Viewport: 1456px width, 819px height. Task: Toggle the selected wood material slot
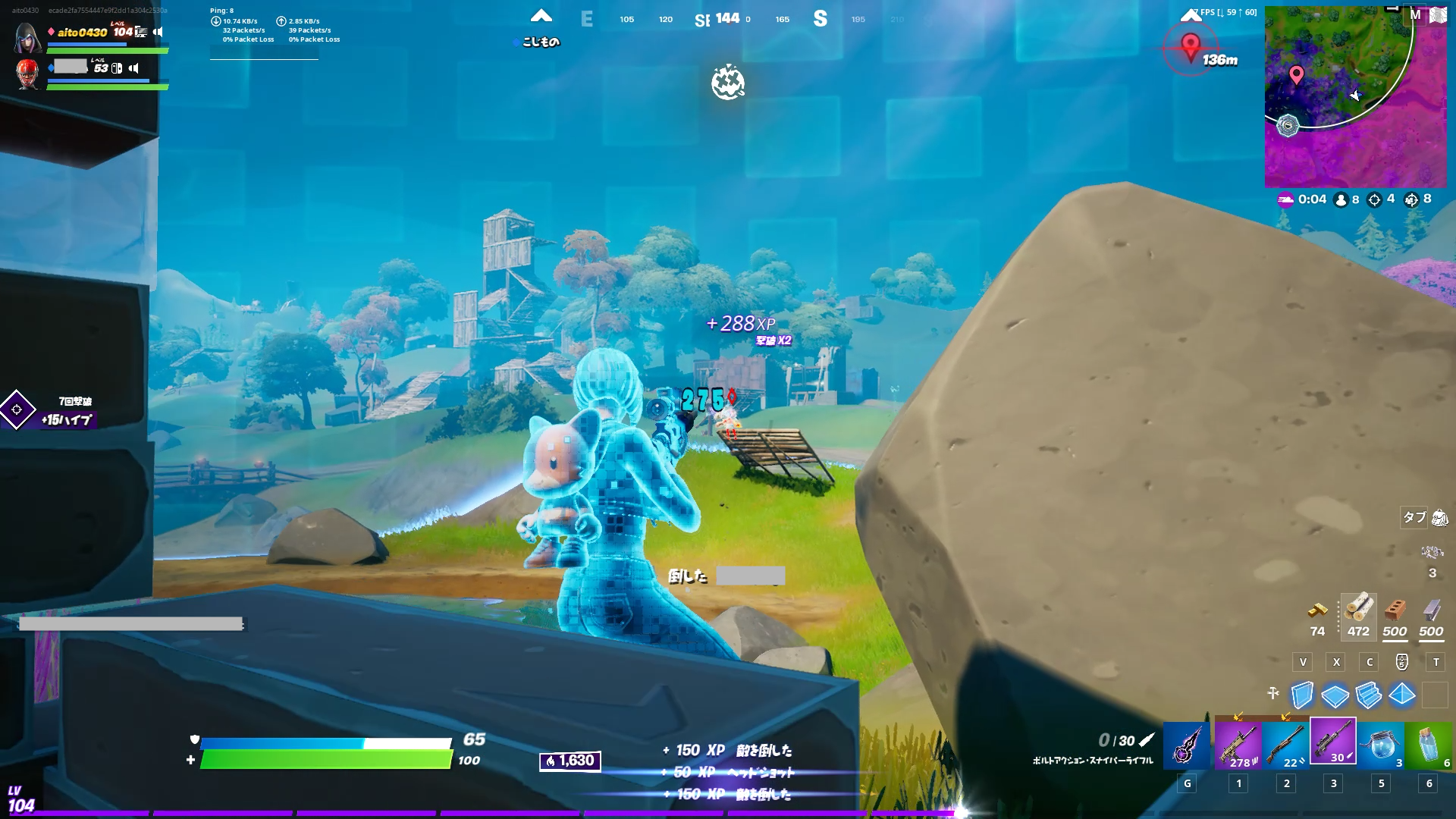click(x=1357, y=616)
